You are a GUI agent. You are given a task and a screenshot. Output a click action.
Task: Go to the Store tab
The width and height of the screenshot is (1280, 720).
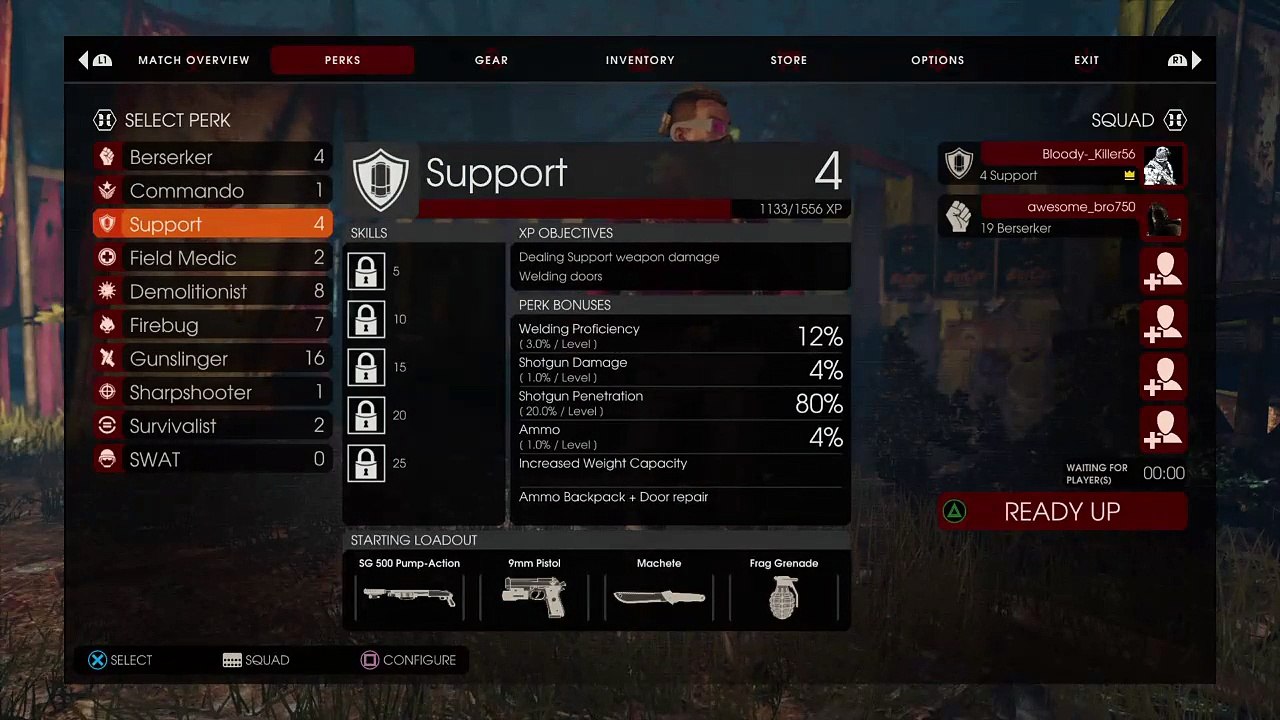tap(788, 60)
